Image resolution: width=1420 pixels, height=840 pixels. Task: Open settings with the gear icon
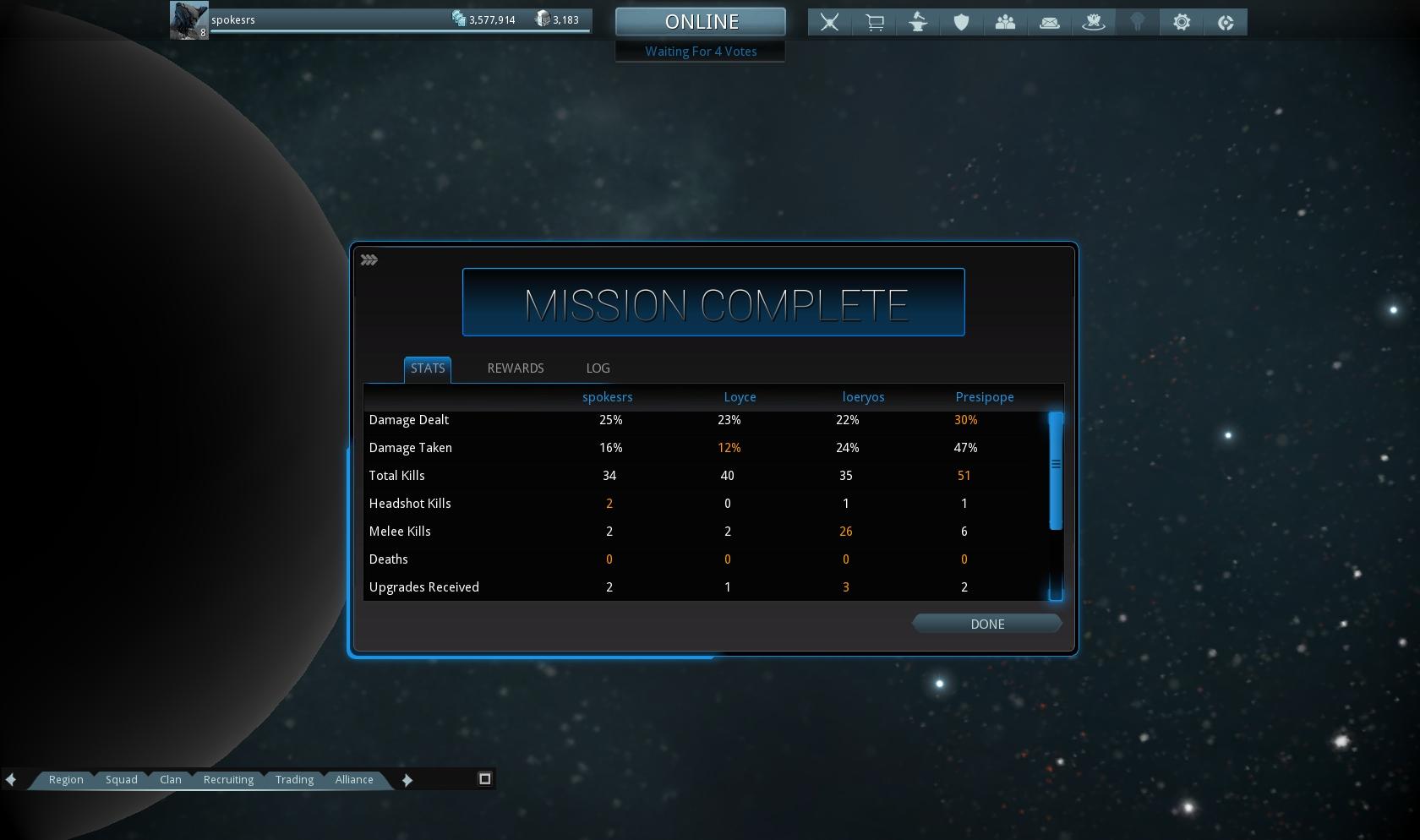pos(1182,23)
